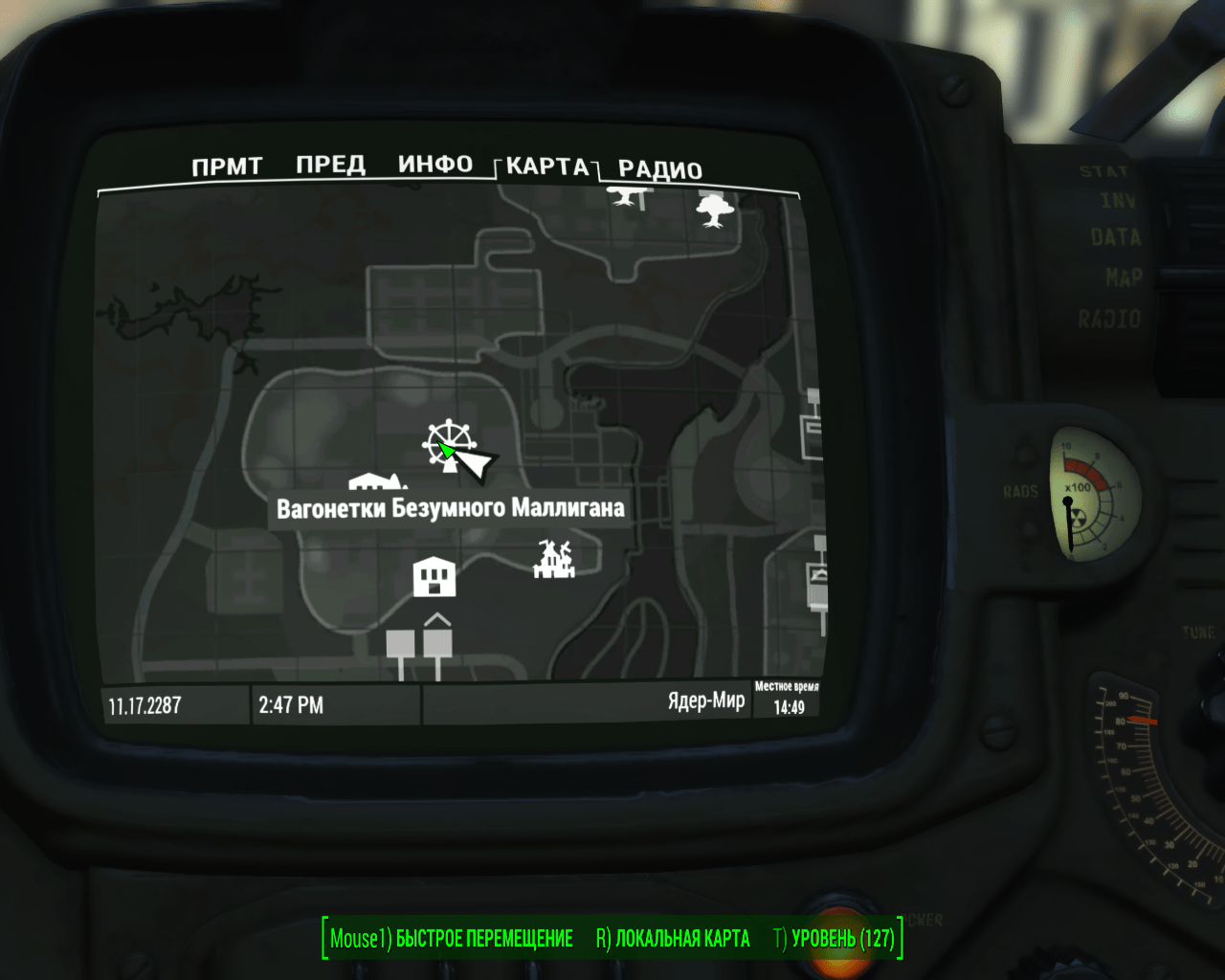The image size is (1225, 980).
Task: Choose the ruined castle map marker
Action: pyautogui.click(x=554, y=559)
